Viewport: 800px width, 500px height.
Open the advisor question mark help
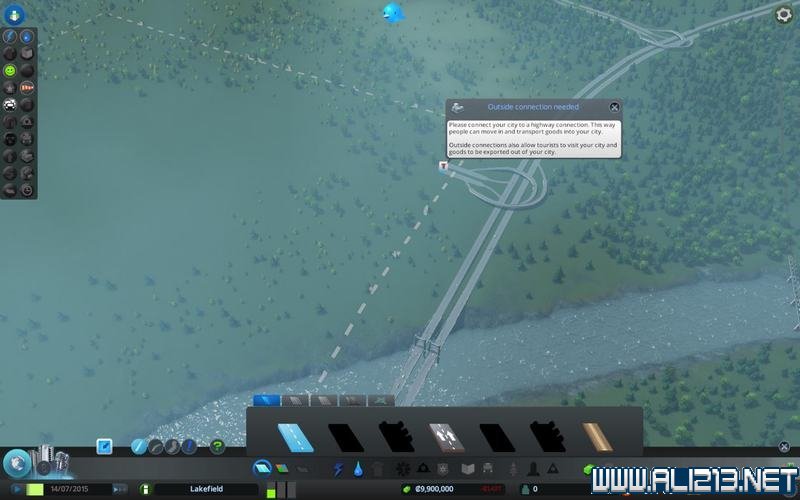pyautogui.click(x=217, y=447)
